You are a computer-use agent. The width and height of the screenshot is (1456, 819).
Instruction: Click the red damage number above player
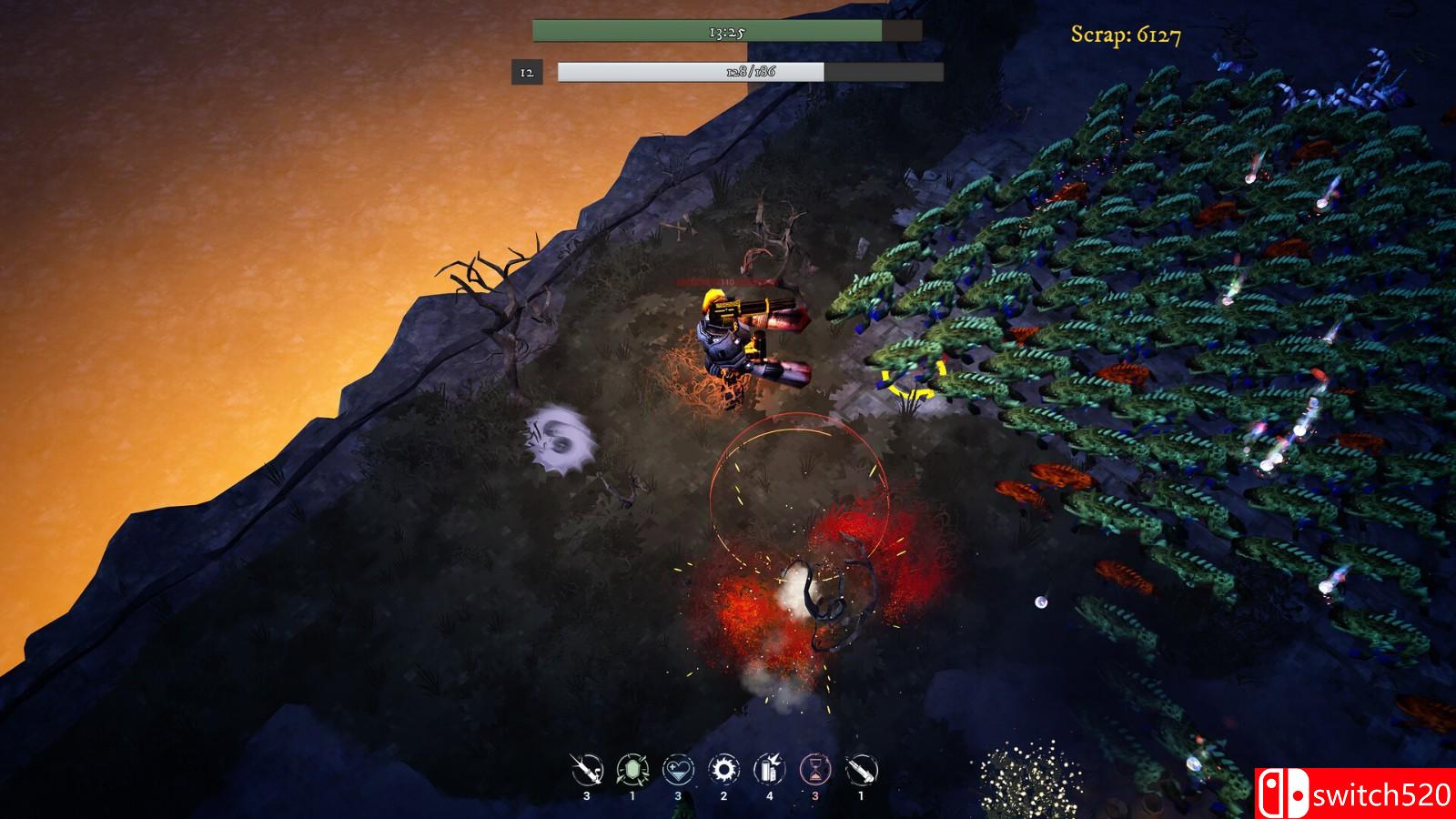point(728,280)
